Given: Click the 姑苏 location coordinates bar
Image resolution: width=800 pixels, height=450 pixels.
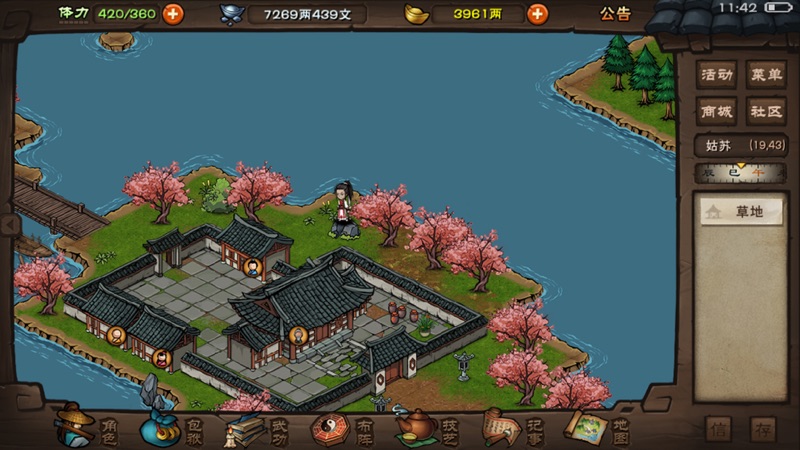Looking at the screenshot, I should coord(738,146).
